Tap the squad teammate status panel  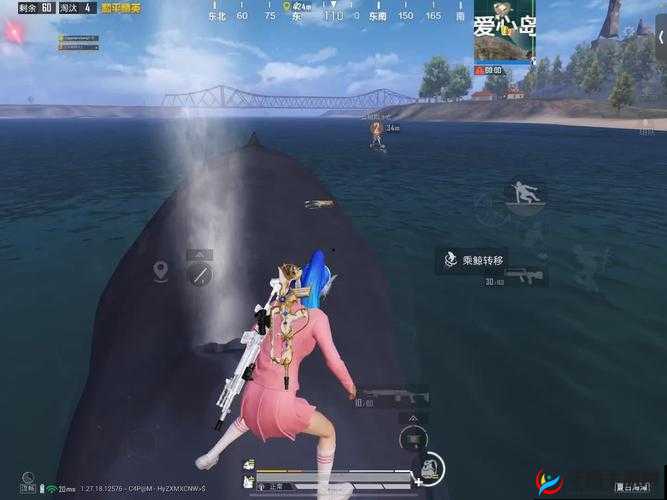(x=78, y=41)
